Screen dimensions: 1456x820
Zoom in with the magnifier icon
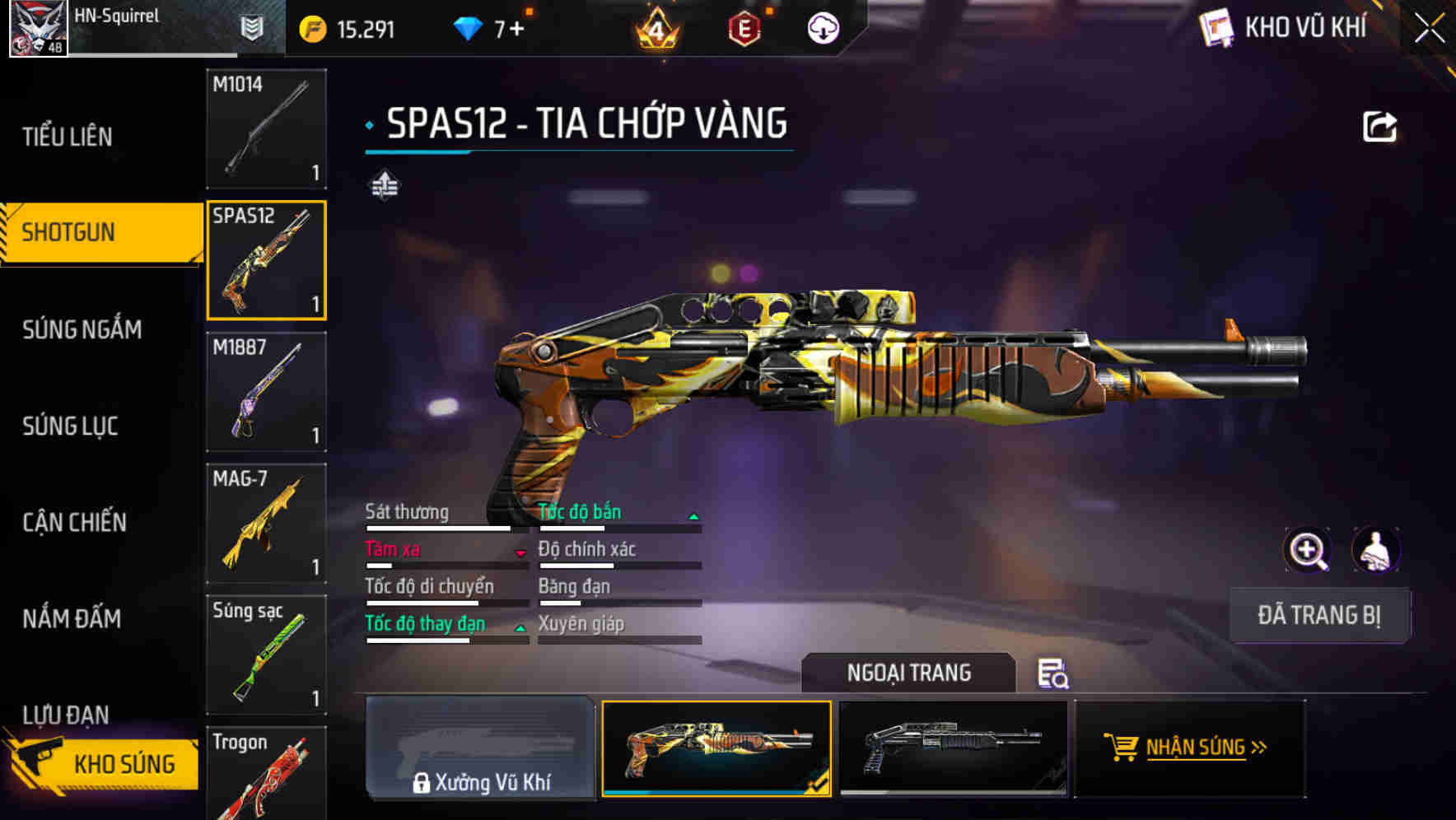[x=1308, y=550]
